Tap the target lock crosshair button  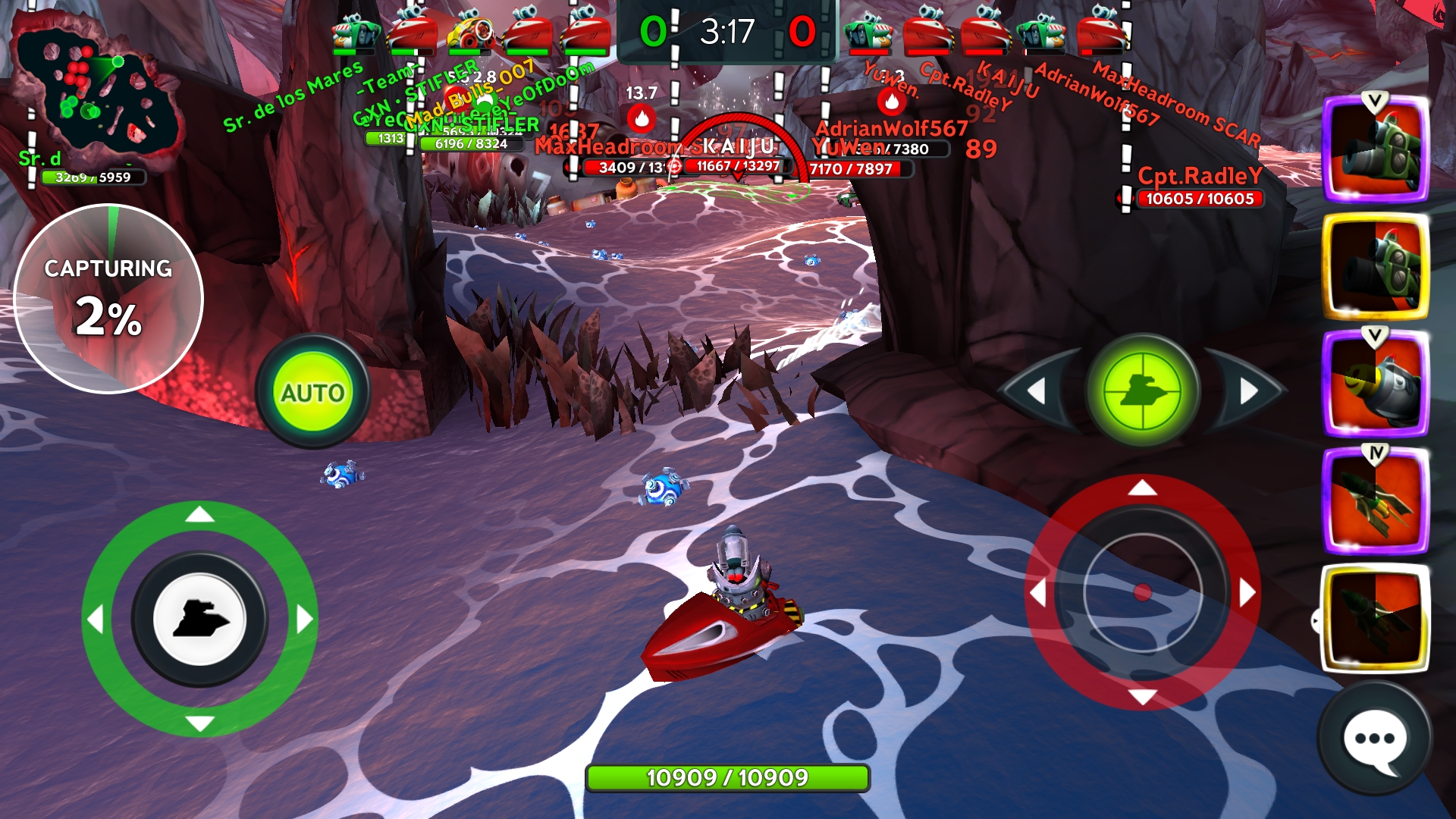coord(1142,391)
